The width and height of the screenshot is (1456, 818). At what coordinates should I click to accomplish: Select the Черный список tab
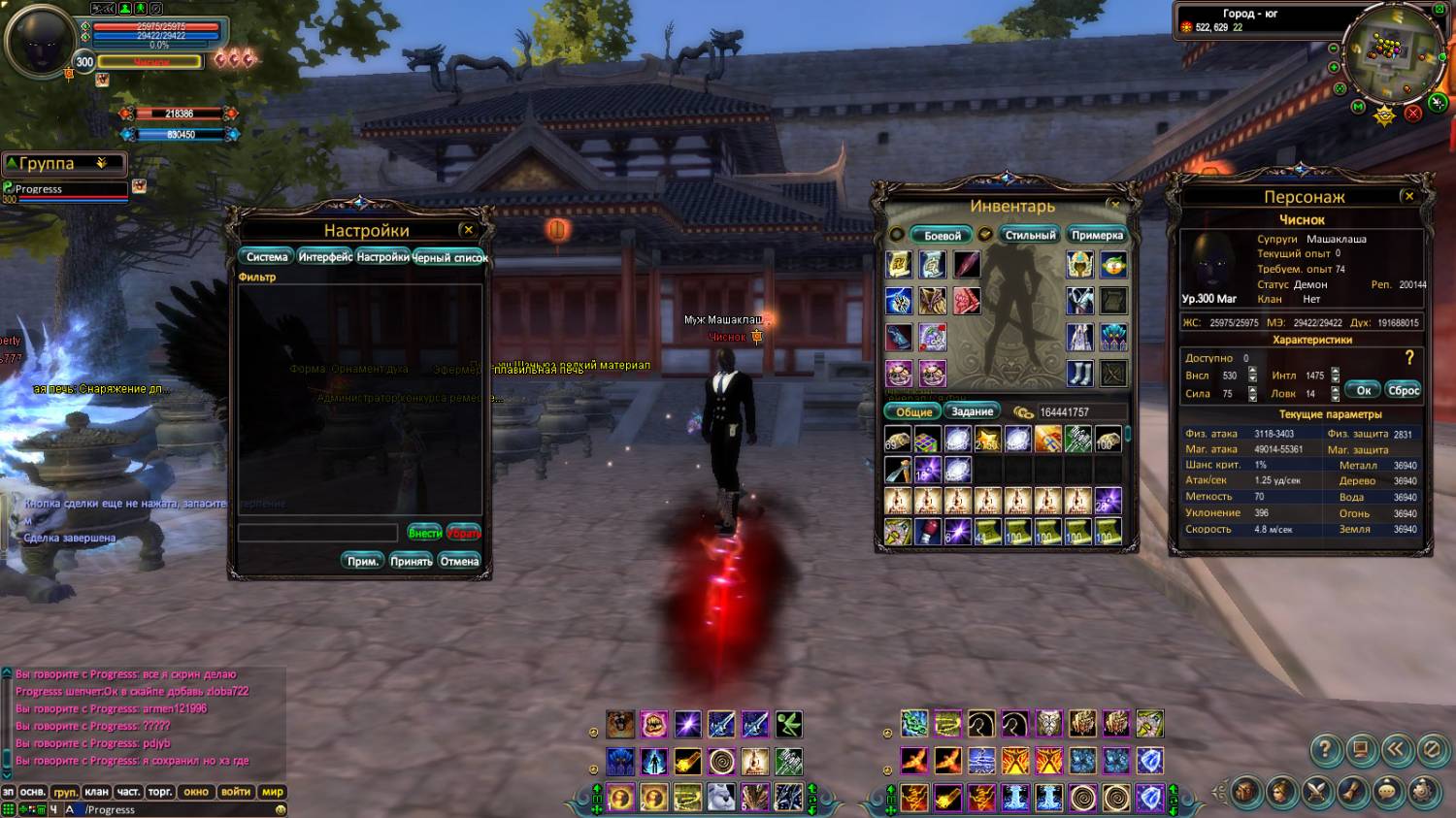coord(450,257)
